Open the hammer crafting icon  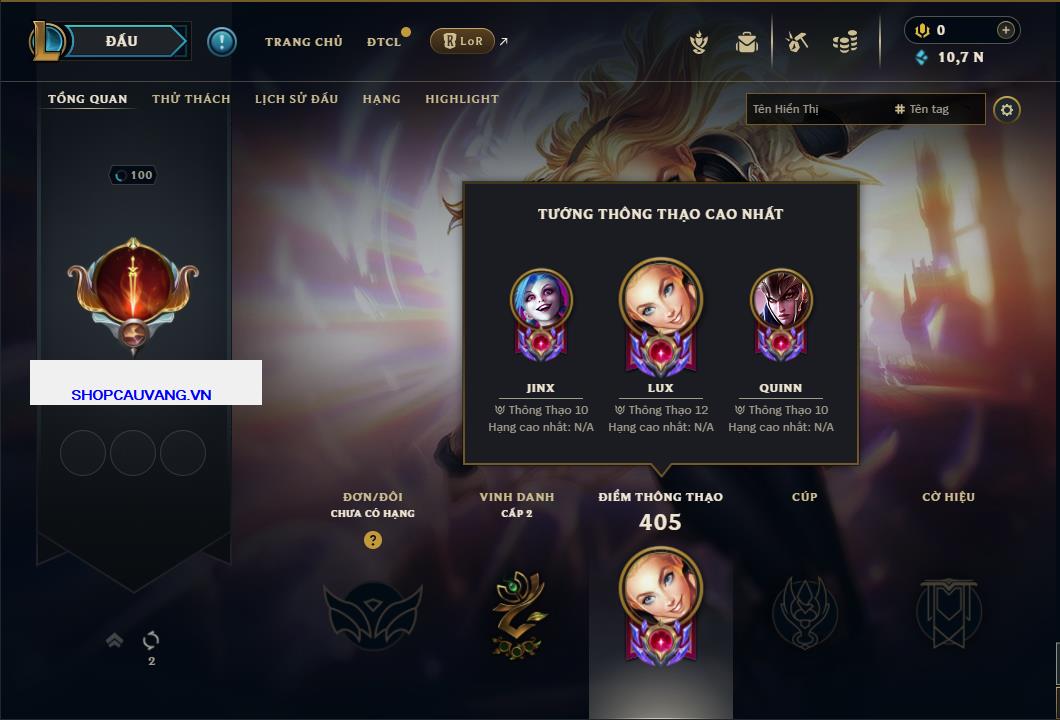tap(797, 42)
